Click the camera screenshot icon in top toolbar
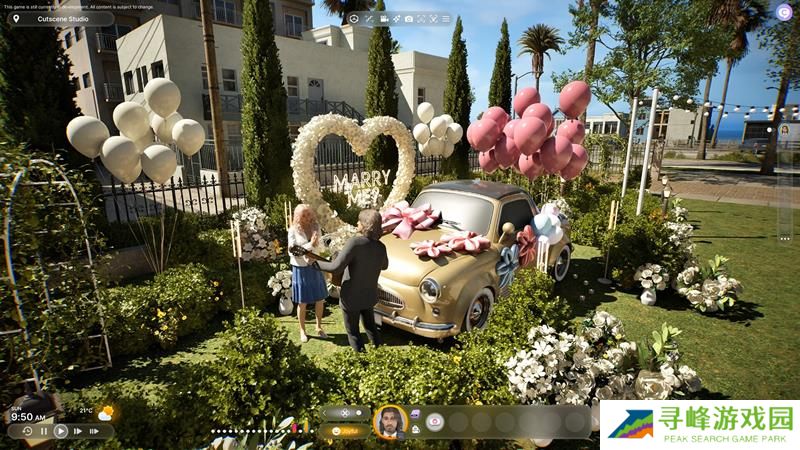This screenshot has height=450, width=800. click(x=408, y=19)
